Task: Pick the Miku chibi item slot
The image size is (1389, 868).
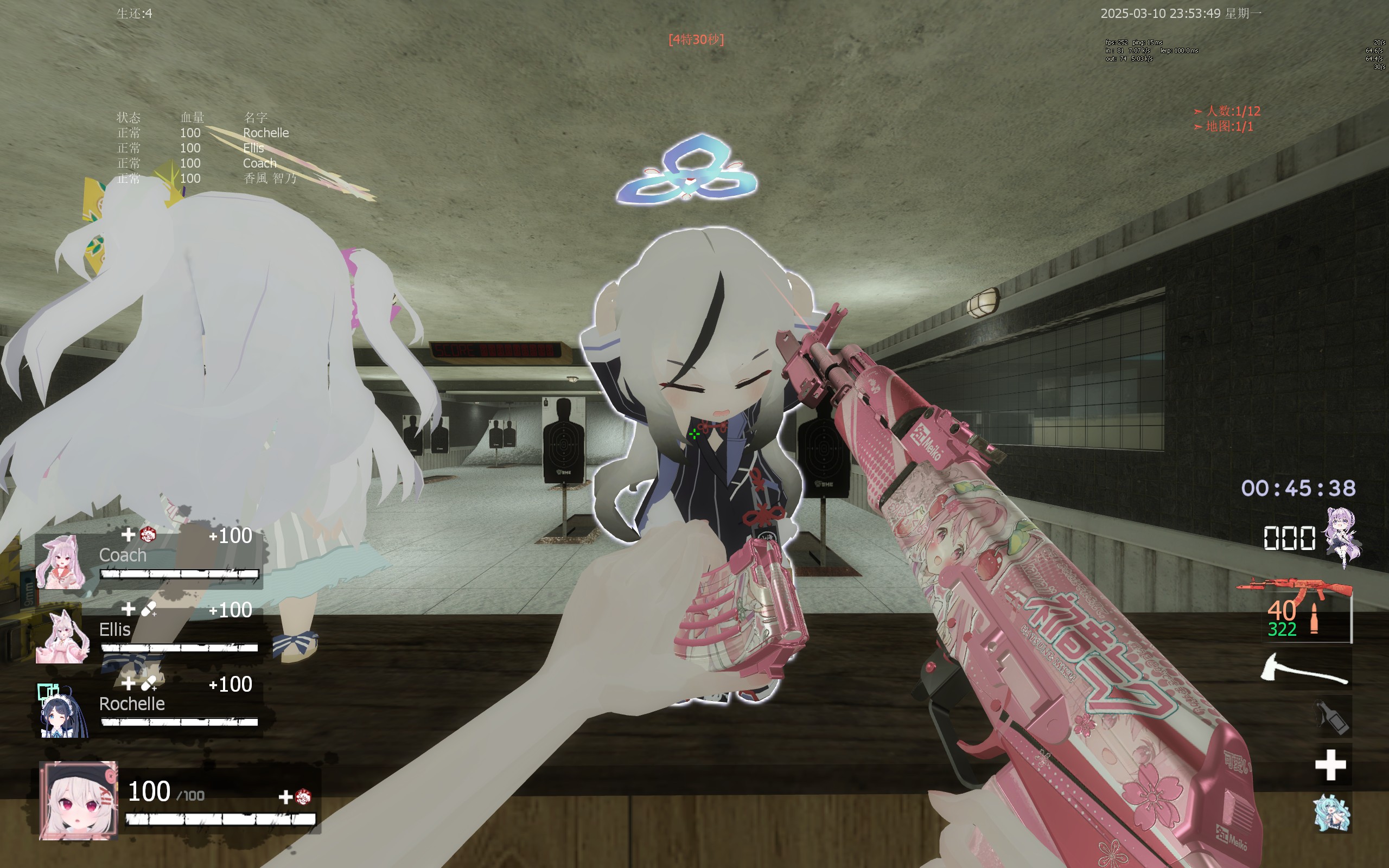Action: click(x=1331, y=813)
